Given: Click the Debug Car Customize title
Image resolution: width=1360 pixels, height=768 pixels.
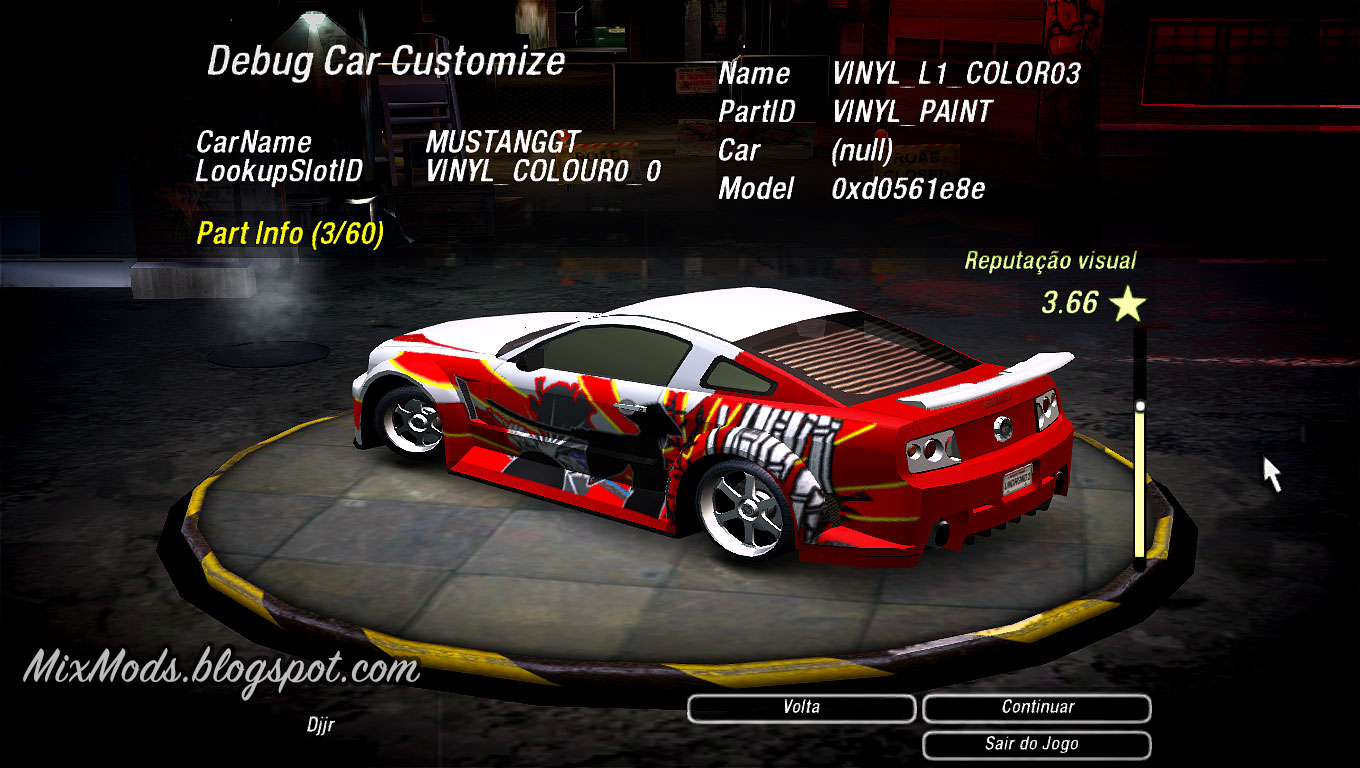Looking at the screenshot, I should 385,62.
